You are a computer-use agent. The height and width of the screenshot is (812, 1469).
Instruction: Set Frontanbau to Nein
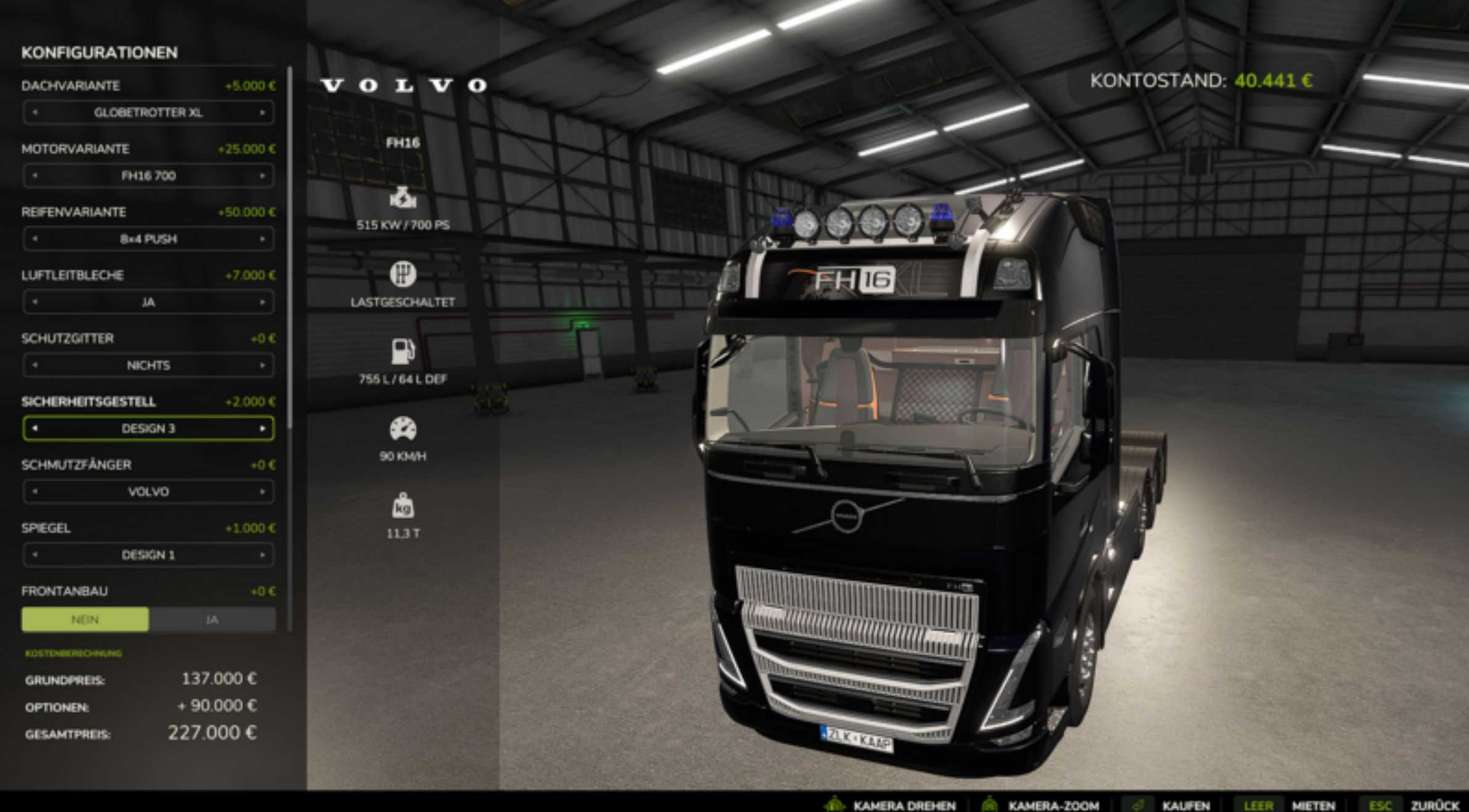point(85,620)
